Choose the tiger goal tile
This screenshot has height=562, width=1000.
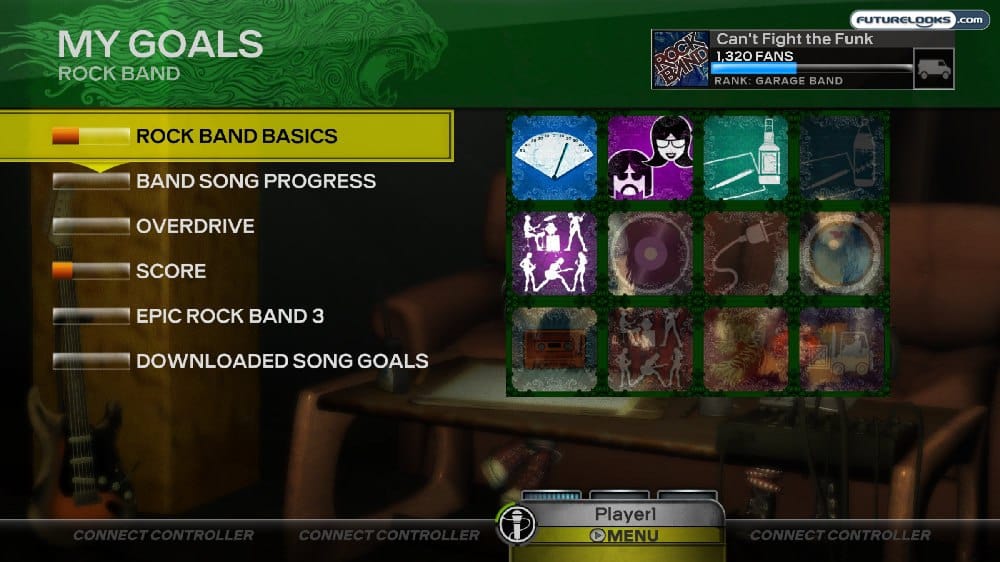[x=746, y=349]
